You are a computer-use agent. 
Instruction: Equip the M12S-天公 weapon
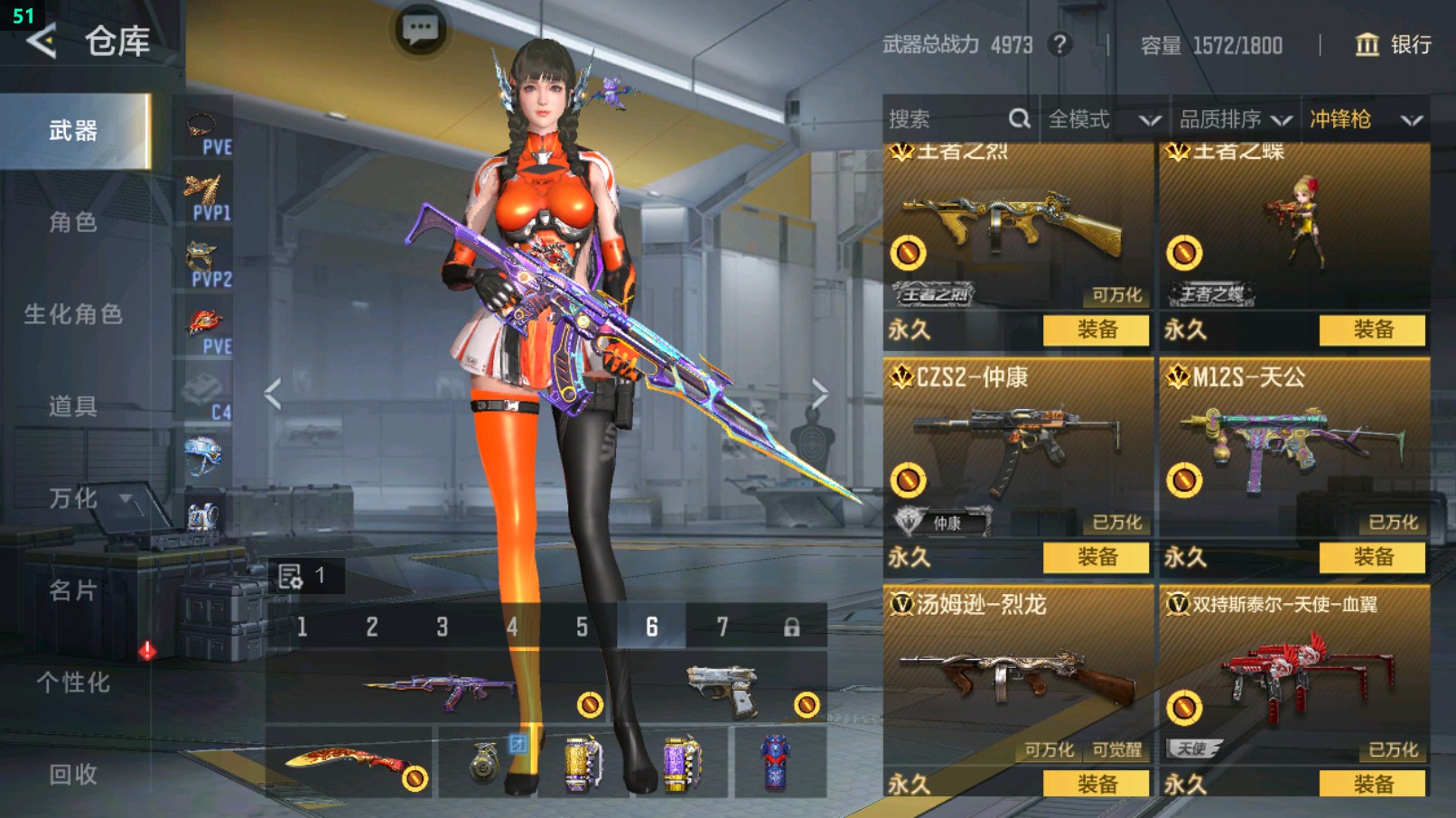pos(1372,557)
